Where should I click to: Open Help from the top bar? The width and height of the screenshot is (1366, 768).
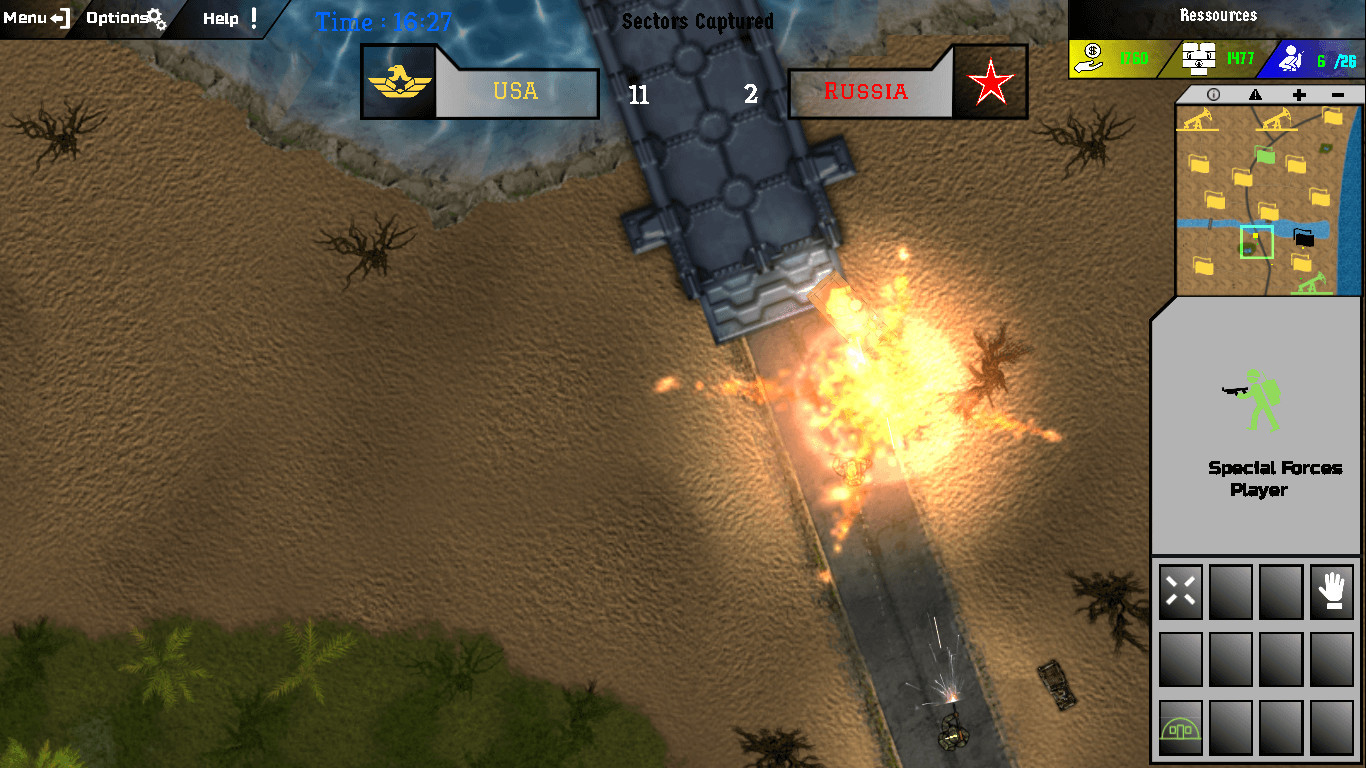click(219, 16)
